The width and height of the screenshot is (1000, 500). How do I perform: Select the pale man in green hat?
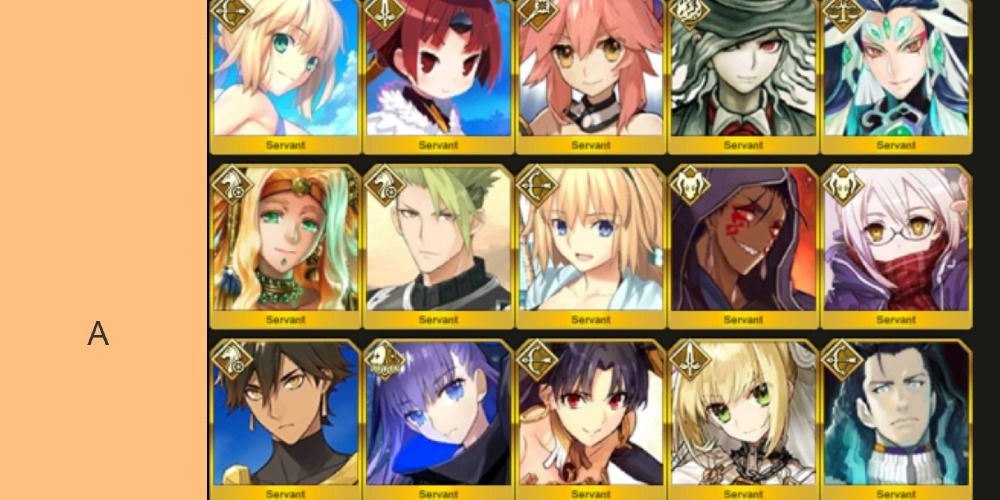click(743, 70)
